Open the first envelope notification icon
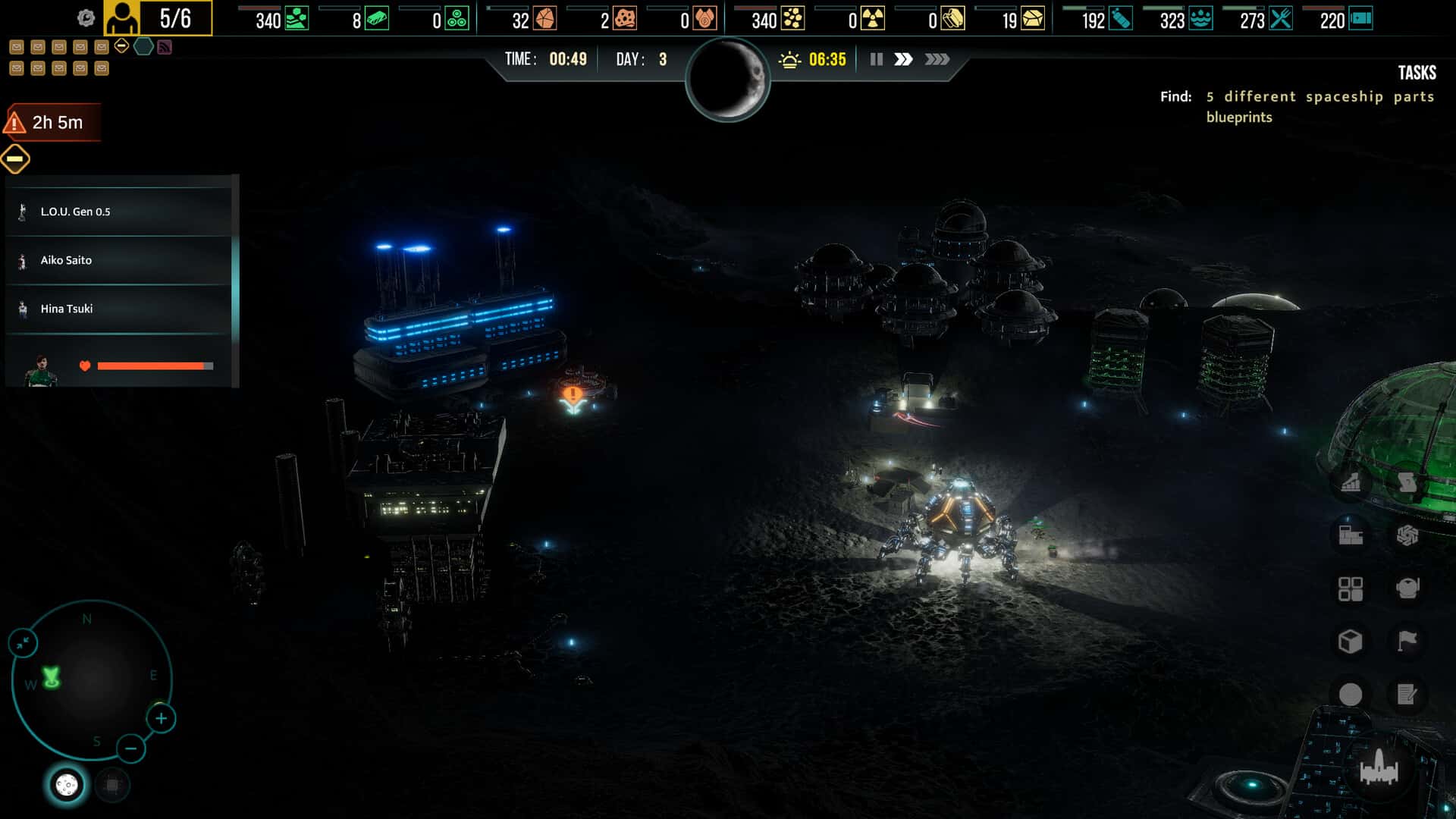This screenshot has height=819, width=1456. 17,46
